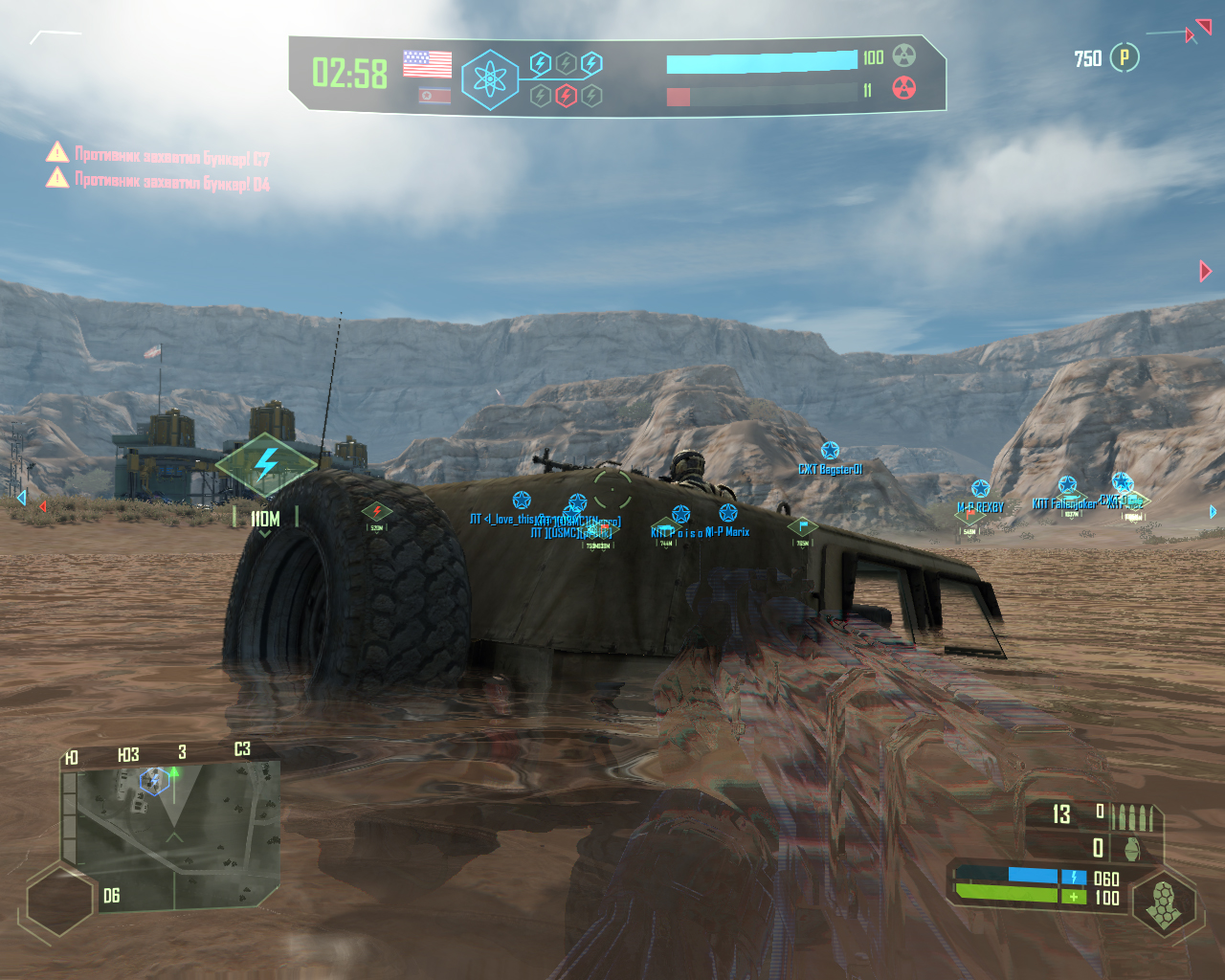Activate the armor suit mode hexagon
This screenshot has width=1225, height=980.
tap(1164, 903)
